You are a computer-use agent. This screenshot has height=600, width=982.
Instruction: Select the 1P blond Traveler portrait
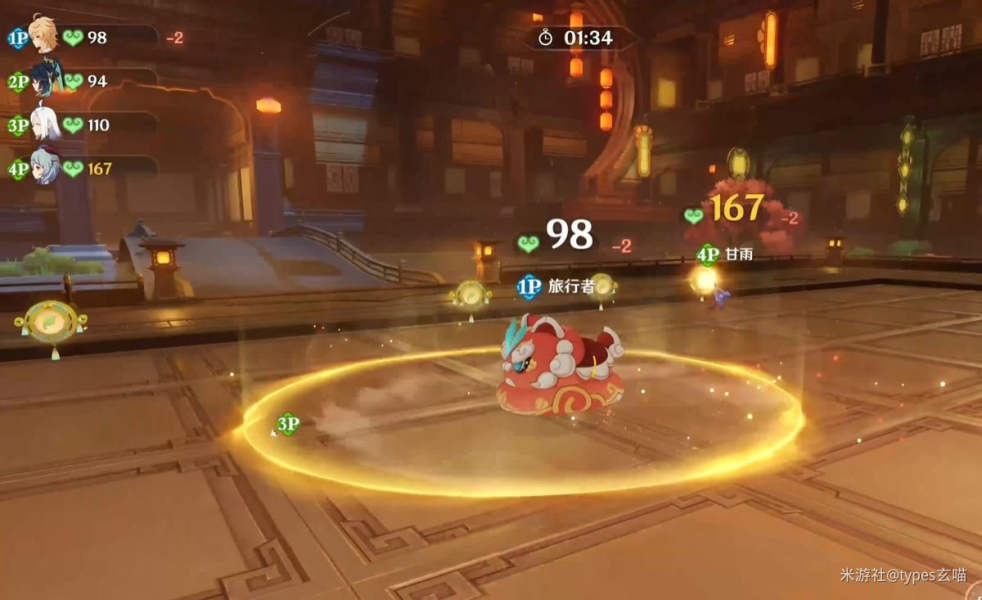(x=43, y=33)
